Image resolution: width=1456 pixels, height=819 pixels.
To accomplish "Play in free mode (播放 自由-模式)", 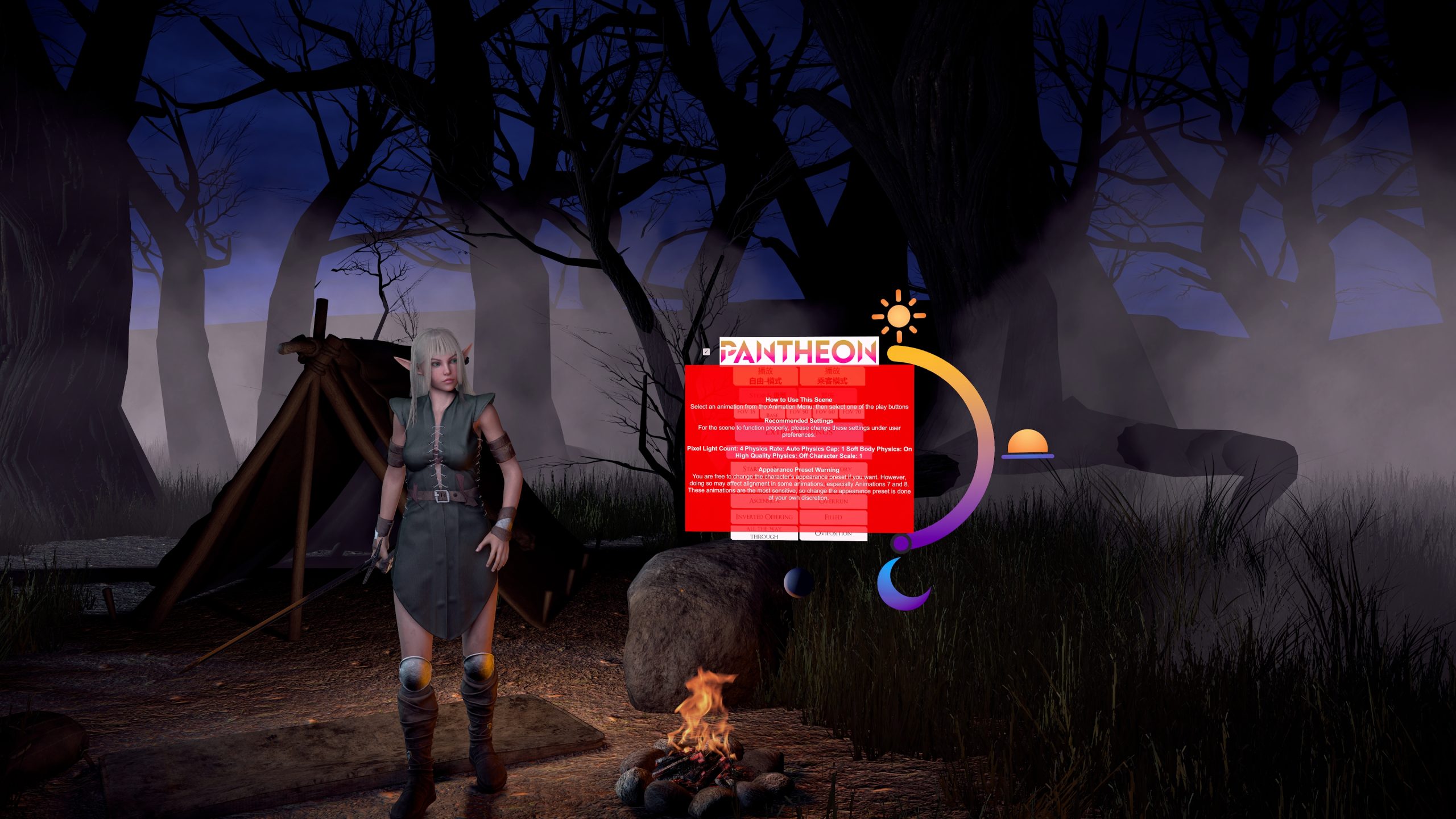I will tap(765, 376).
